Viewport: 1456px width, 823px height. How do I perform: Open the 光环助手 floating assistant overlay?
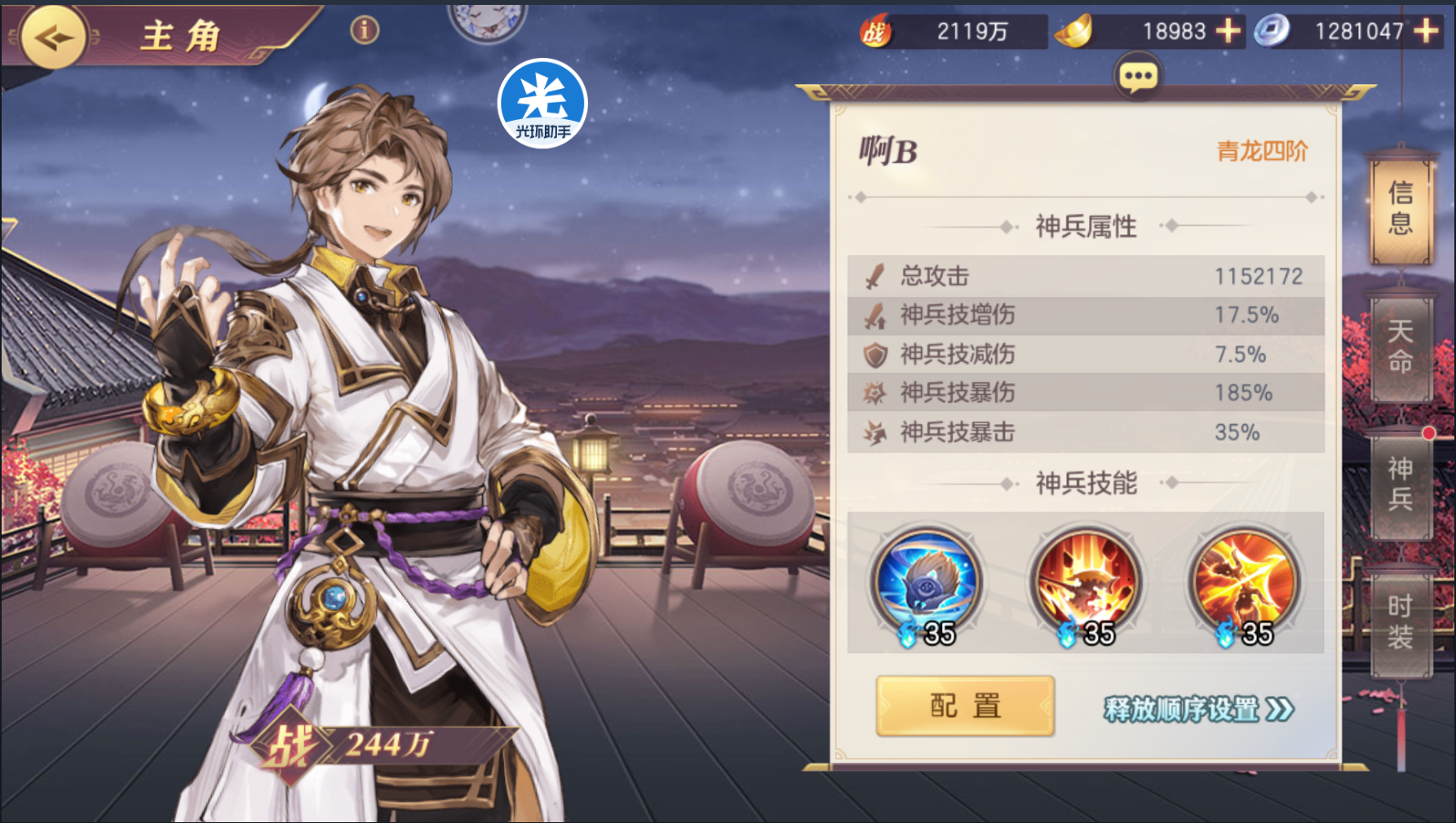(542, 103)
